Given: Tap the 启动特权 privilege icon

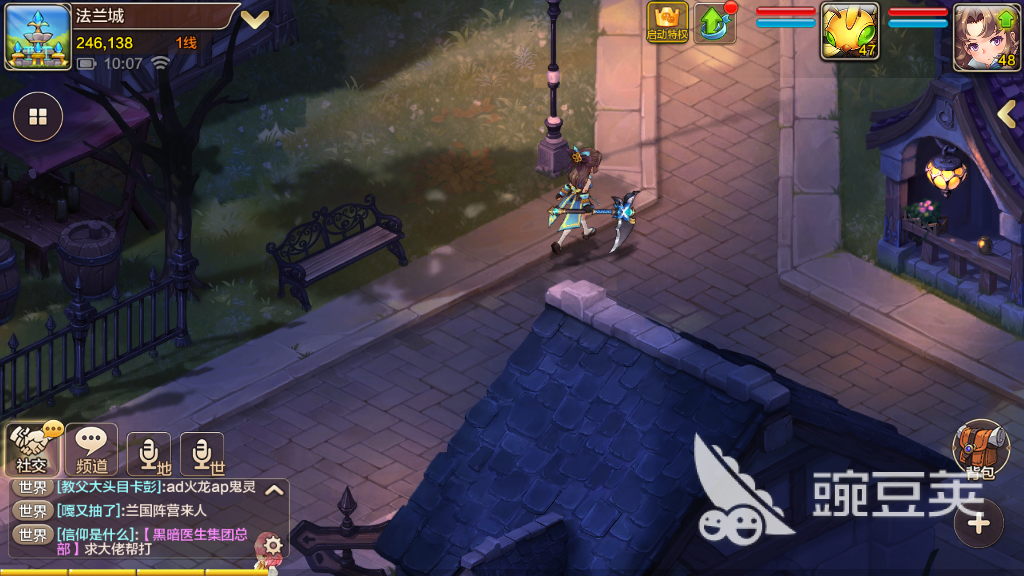Looking at the screenshot, I should point(667,22).
